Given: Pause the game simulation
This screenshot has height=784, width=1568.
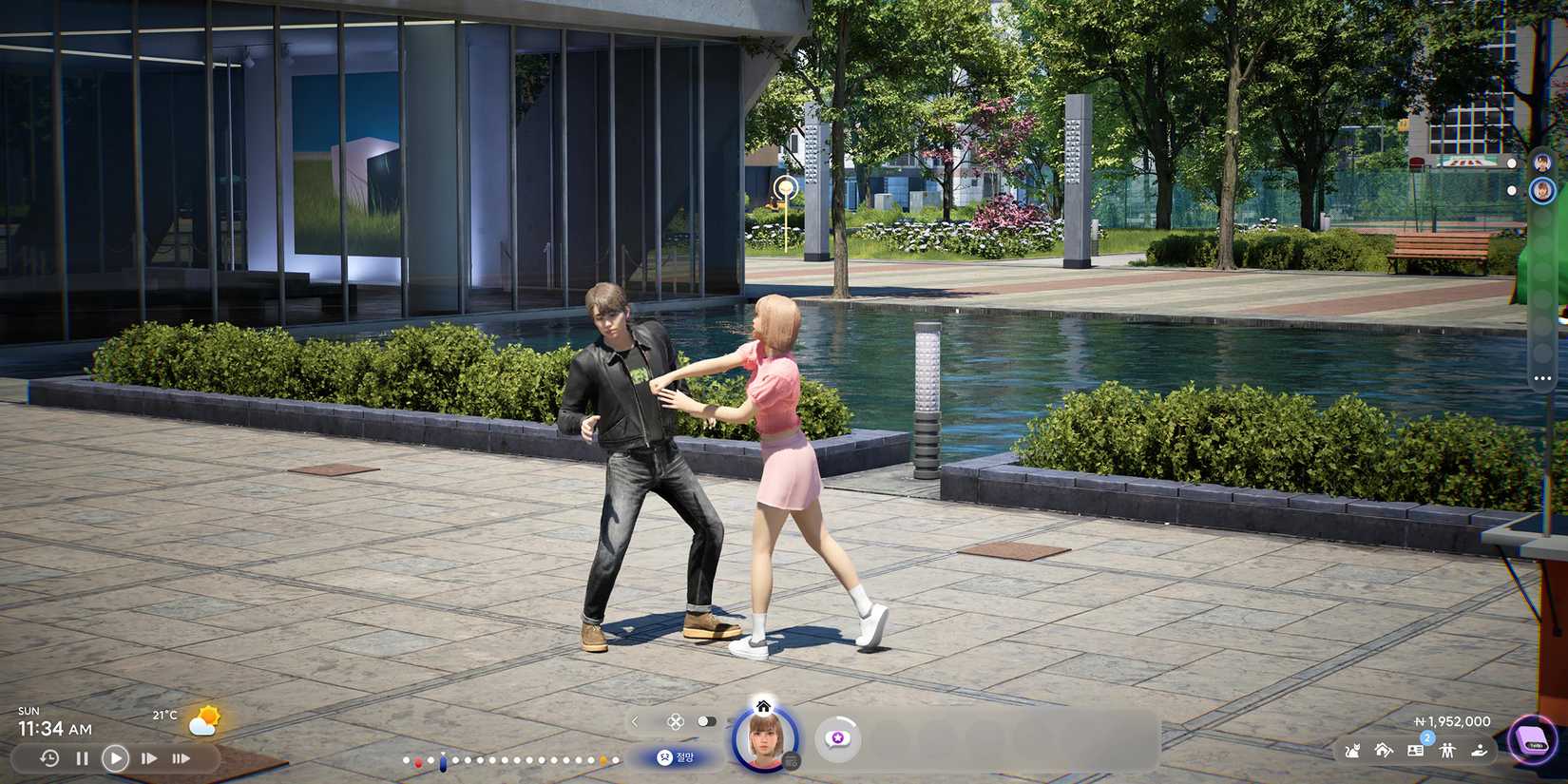Looking at the screenshot, I should 81,758.
